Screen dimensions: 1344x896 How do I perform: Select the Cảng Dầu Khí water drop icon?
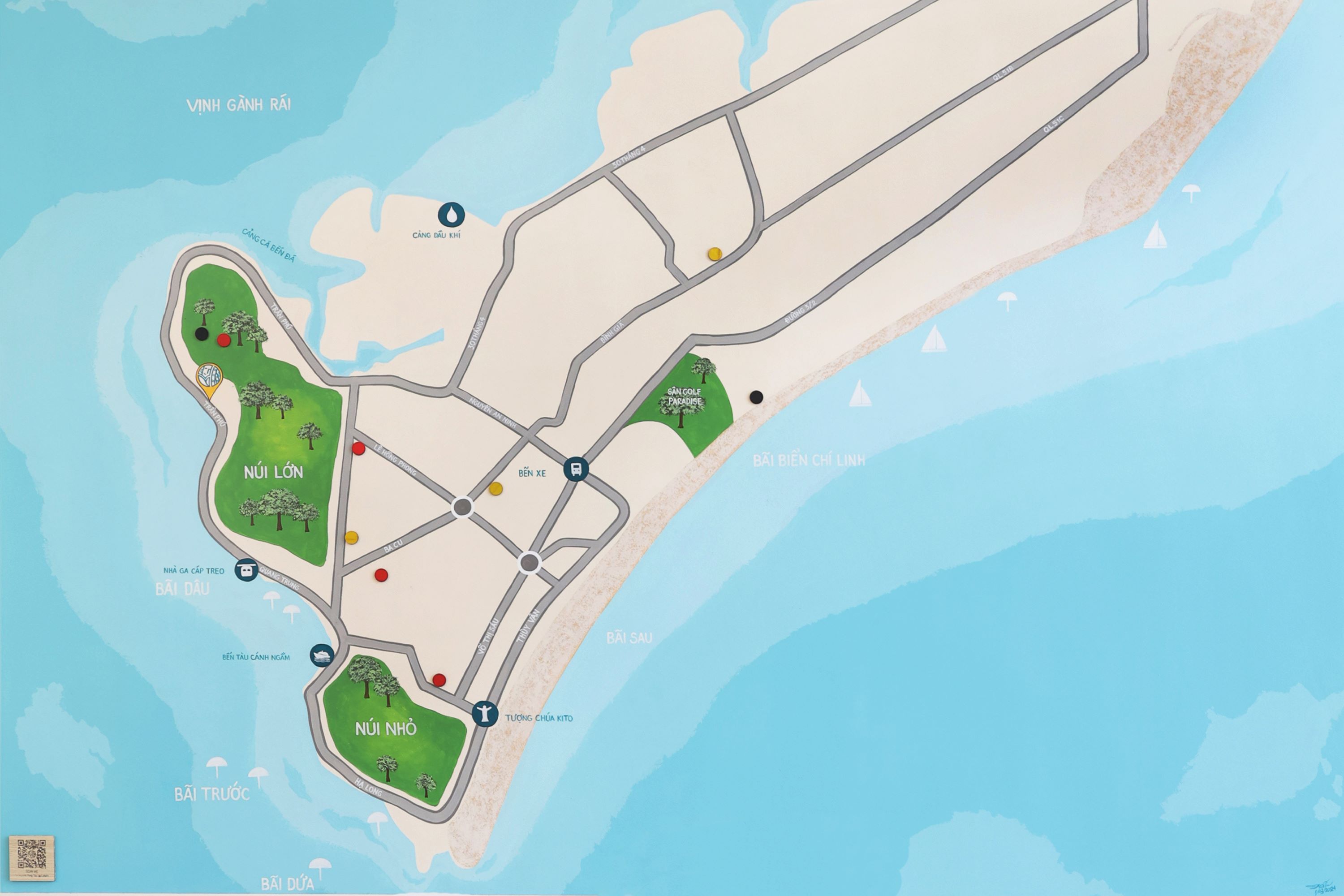(x=452, y=214)
